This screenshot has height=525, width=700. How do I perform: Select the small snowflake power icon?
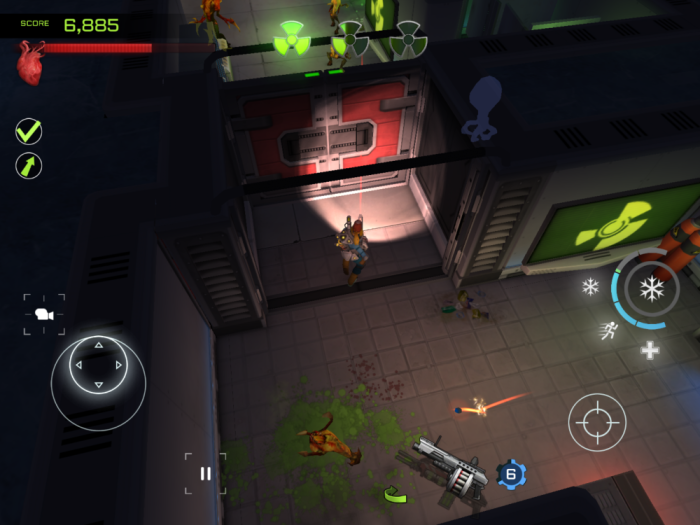[591, 287]
